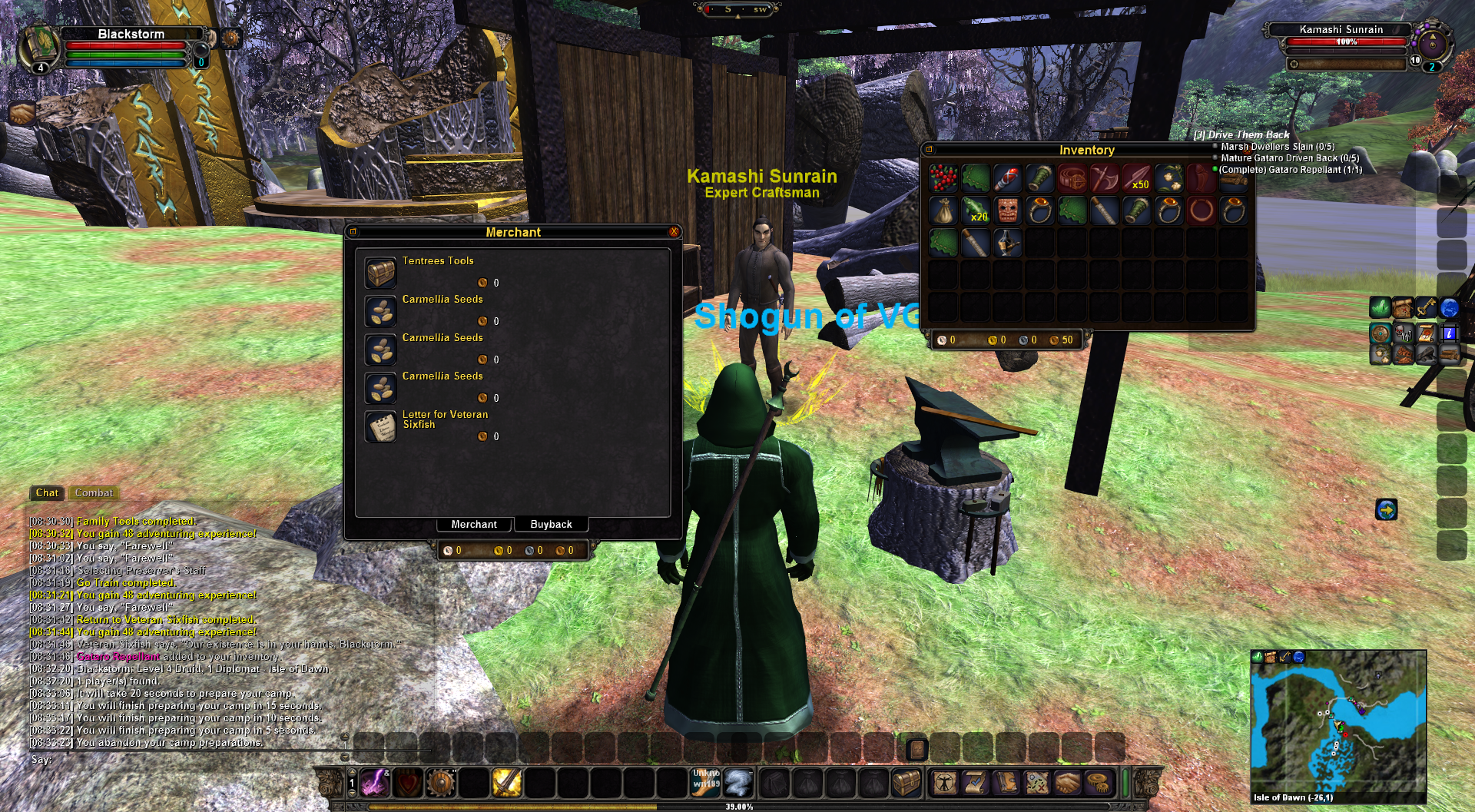
Task: Activate the purple lightning ability
Action: [376, 783]
